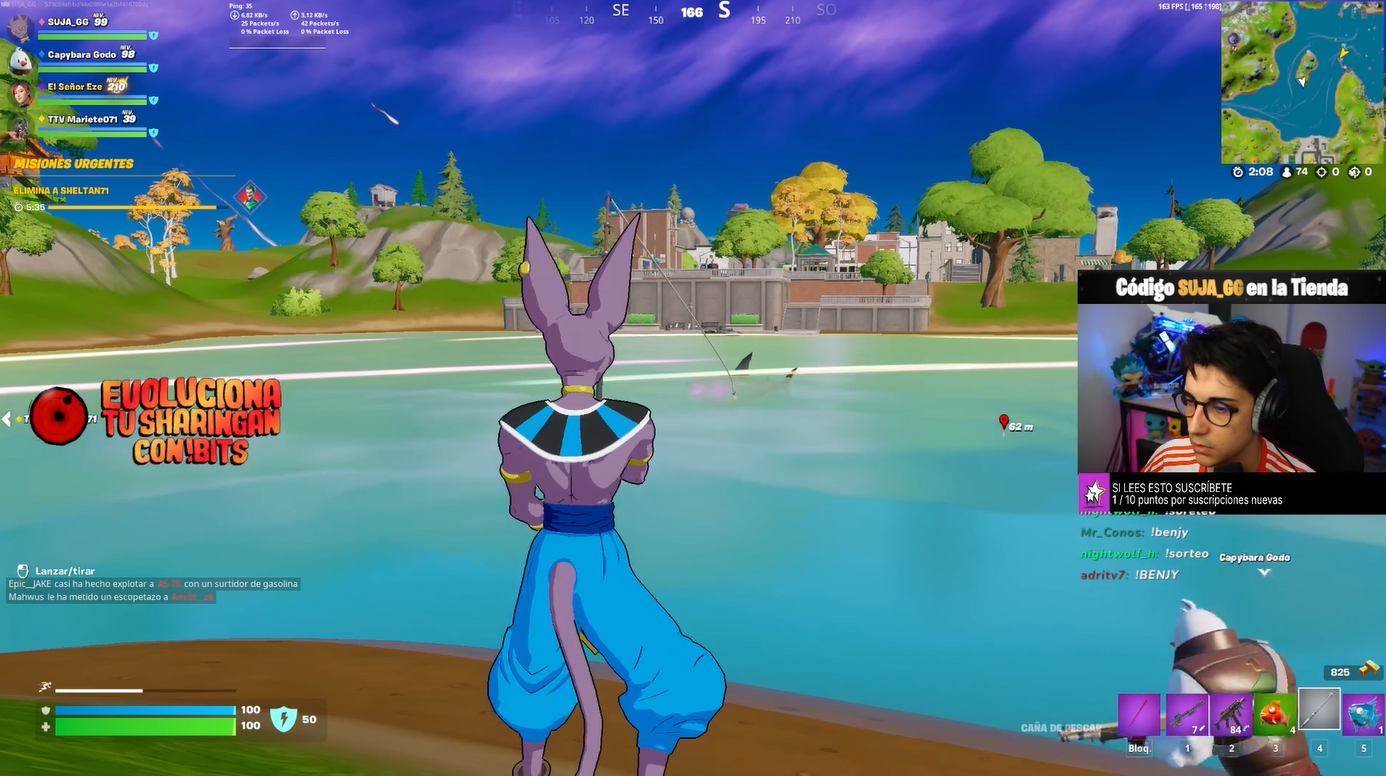1386x776 pixels.
Task: Select Capybara Godo's squad portrait
Action: [21, 60]
